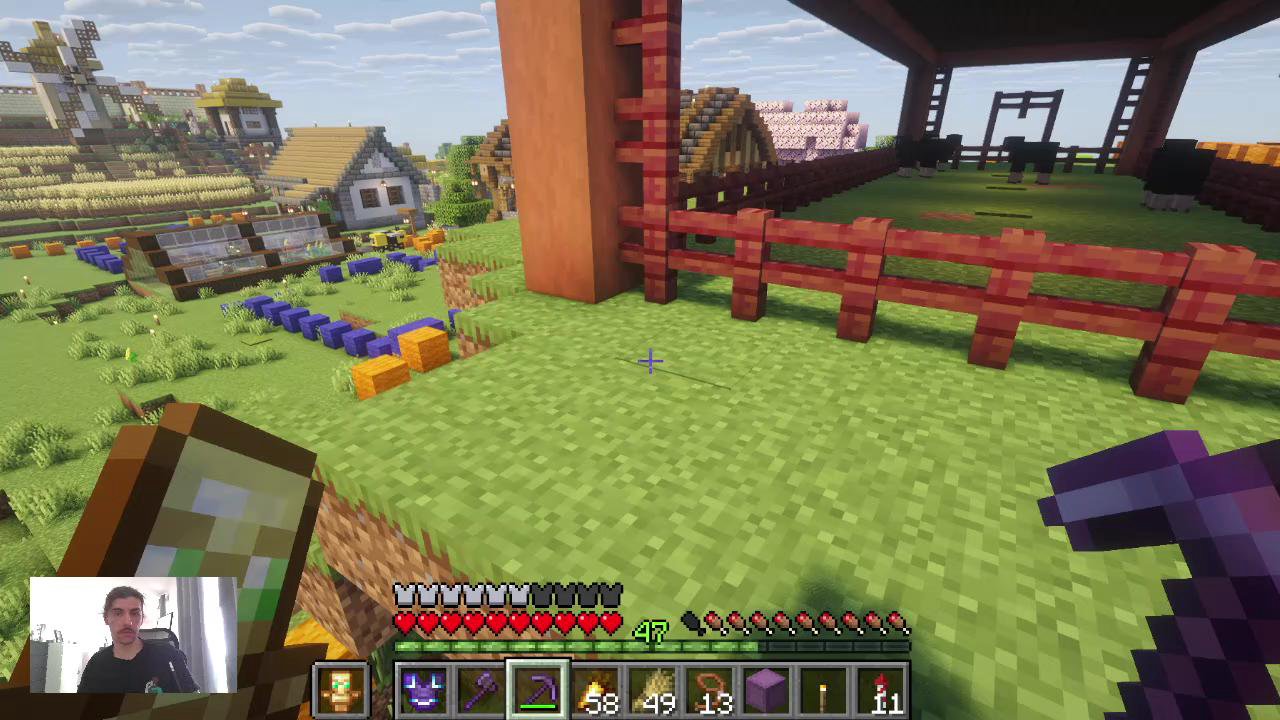Click the durability bar under the pickaxe
Viewport: 1280px width, 720px height.
point(539,706)
